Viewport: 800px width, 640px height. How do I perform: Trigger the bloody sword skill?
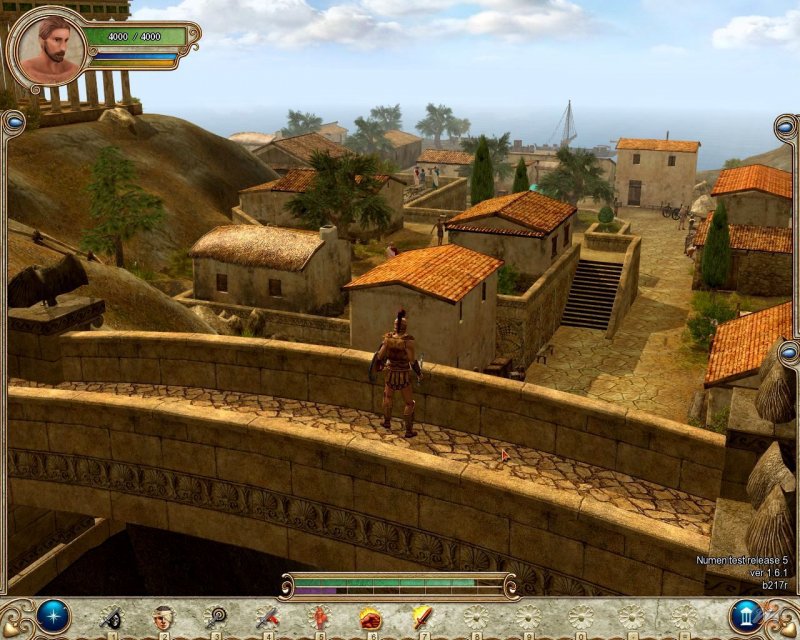267,618
